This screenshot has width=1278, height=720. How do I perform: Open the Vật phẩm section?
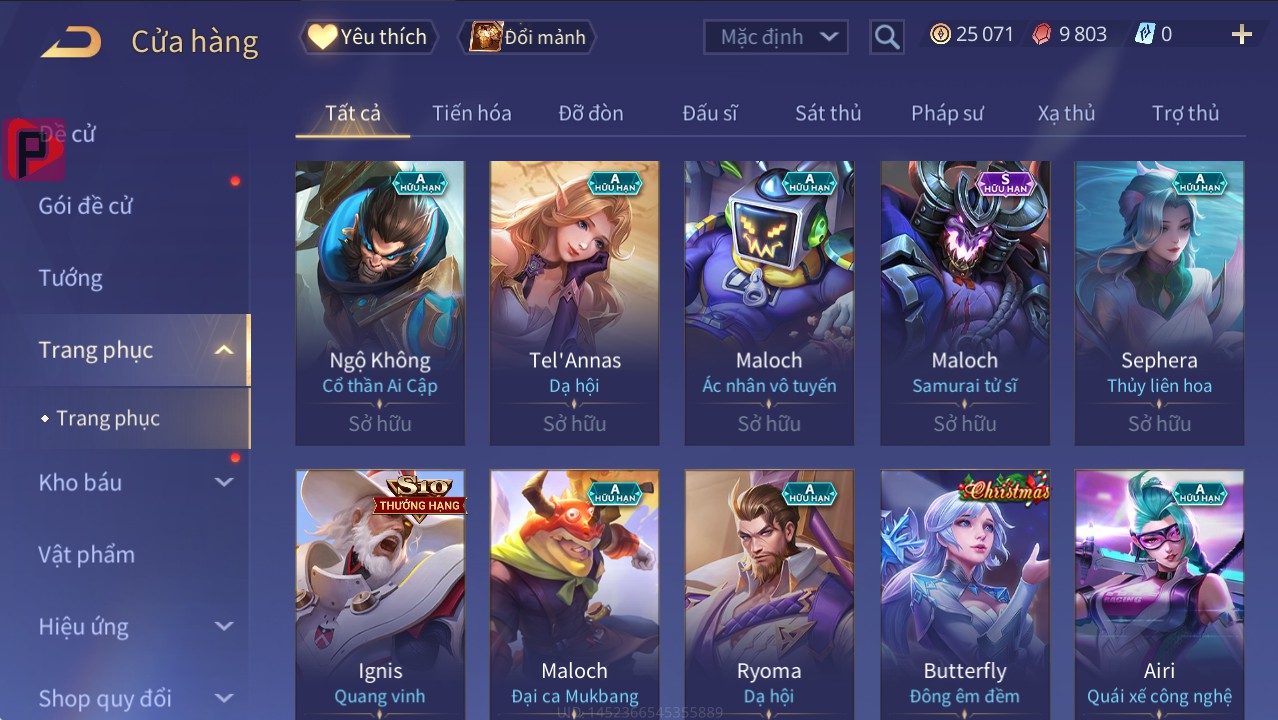click(86, 554)
